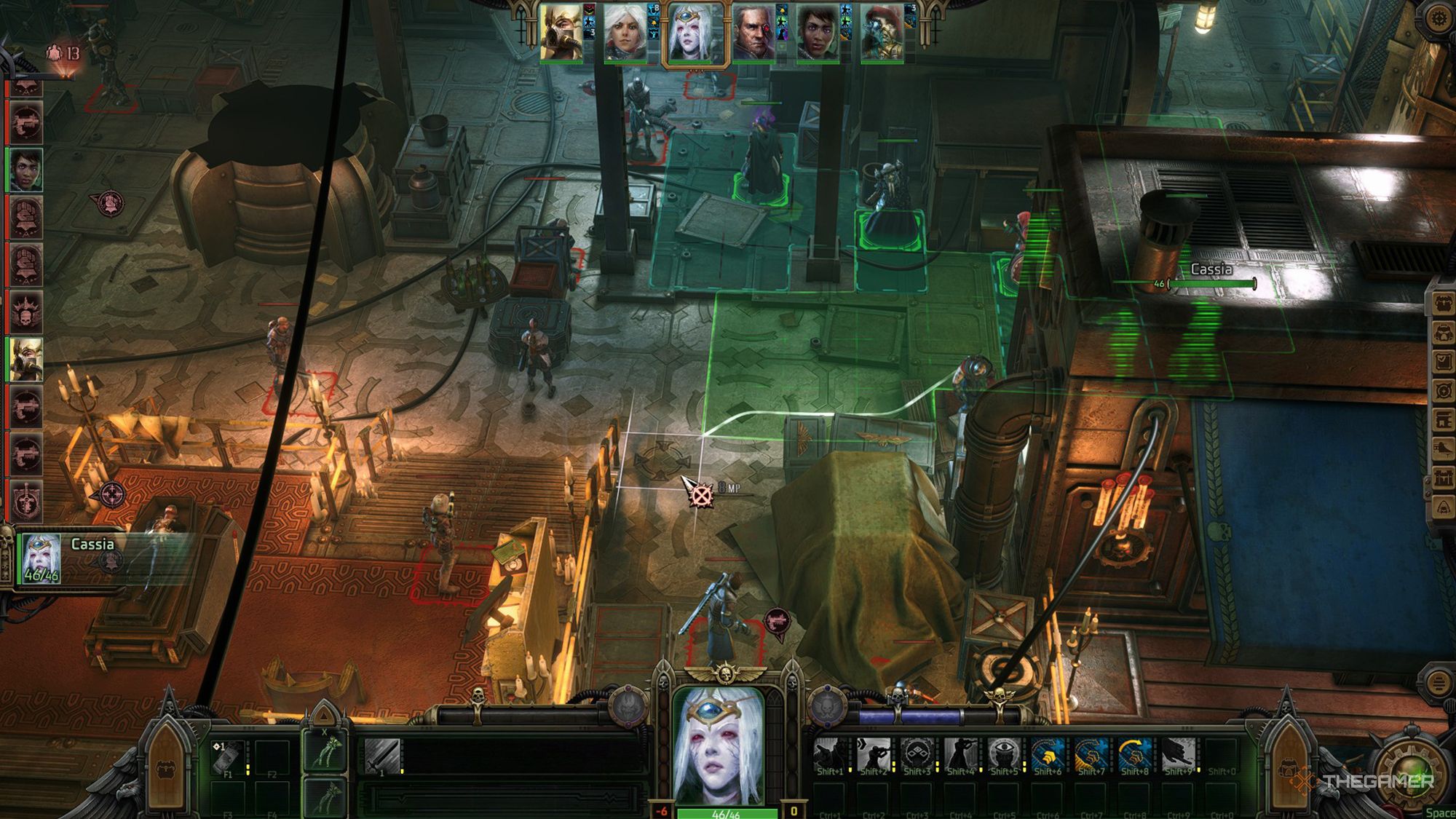The image size is (1456, 819).
Task: Select the Shift+9 ability
Action: pos(1178,756)
